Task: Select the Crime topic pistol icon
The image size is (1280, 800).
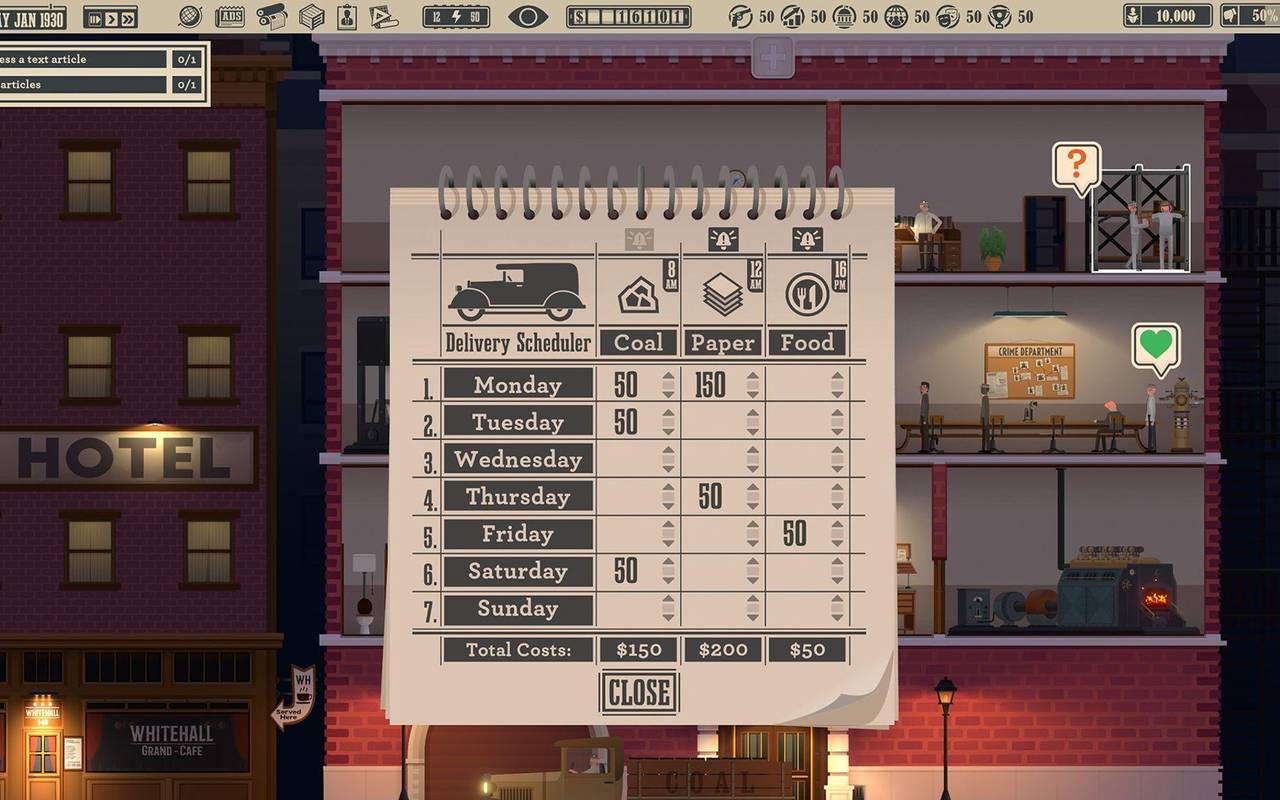Action: click(x=741, y=17)
